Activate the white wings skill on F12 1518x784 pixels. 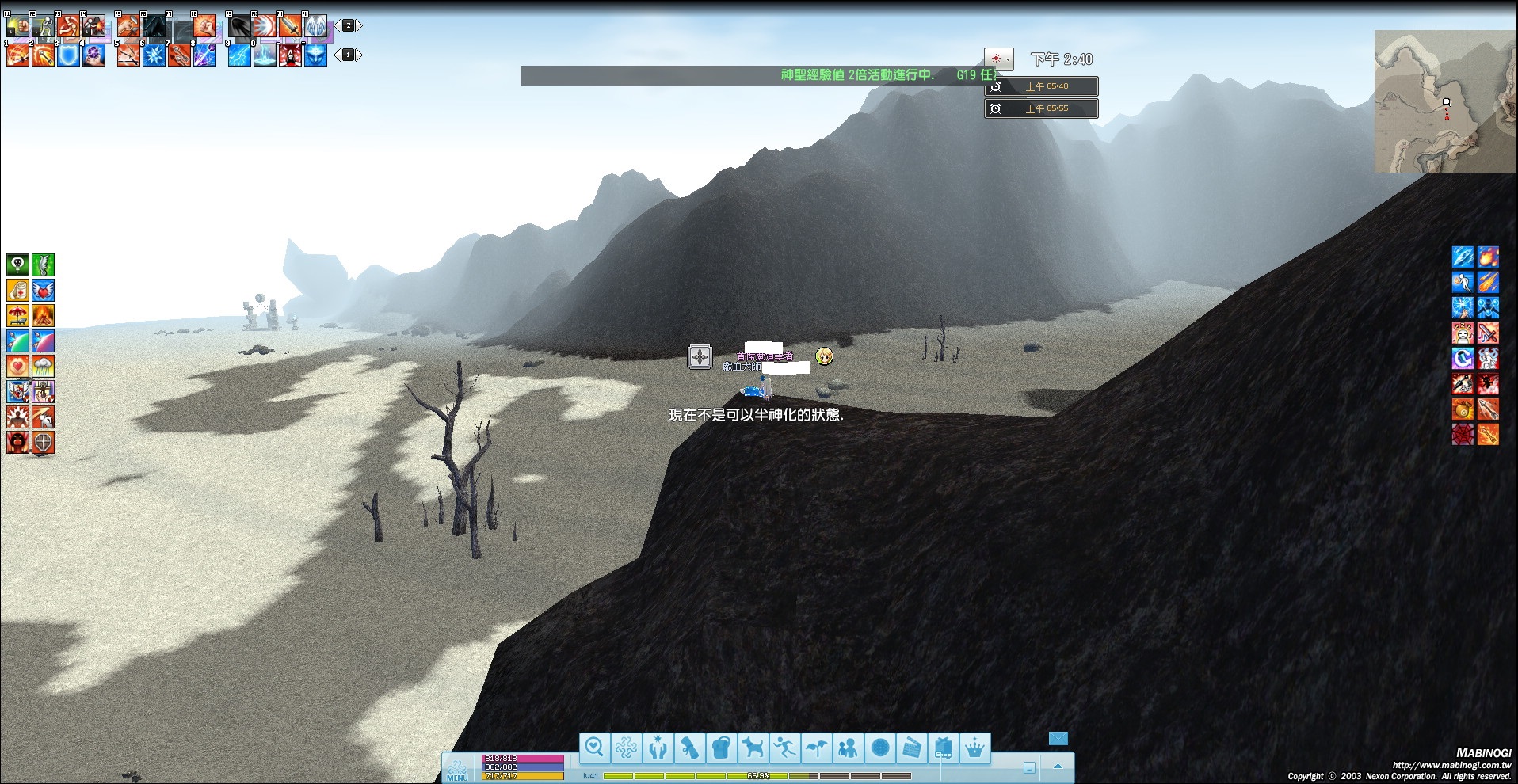point(315,26)
